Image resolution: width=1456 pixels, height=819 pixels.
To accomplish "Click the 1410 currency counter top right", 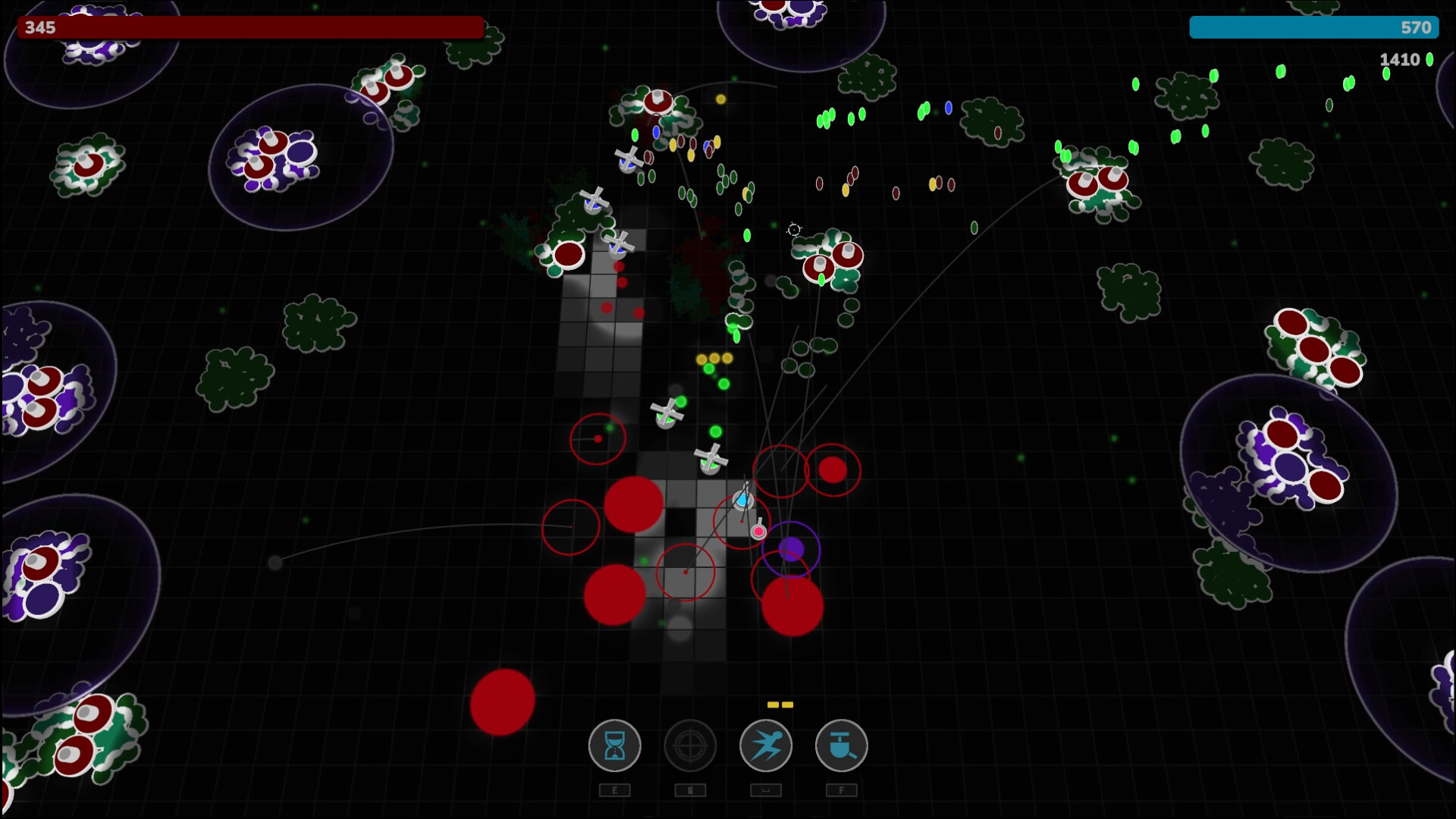I will pyautogui.click(x=1399, y=59).
